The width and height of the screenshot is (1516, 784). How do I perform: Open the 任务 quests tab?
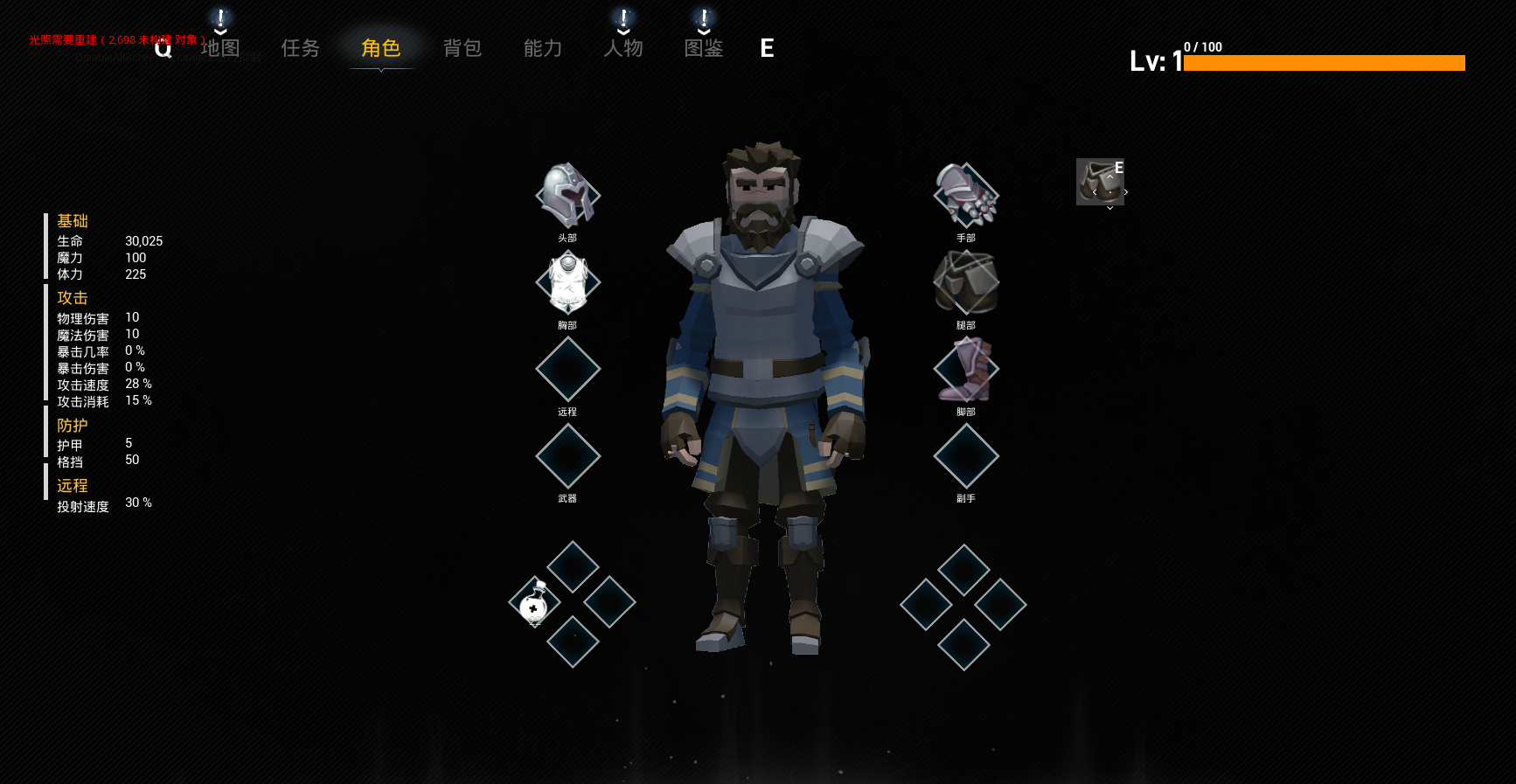click(x=301, y=48)
